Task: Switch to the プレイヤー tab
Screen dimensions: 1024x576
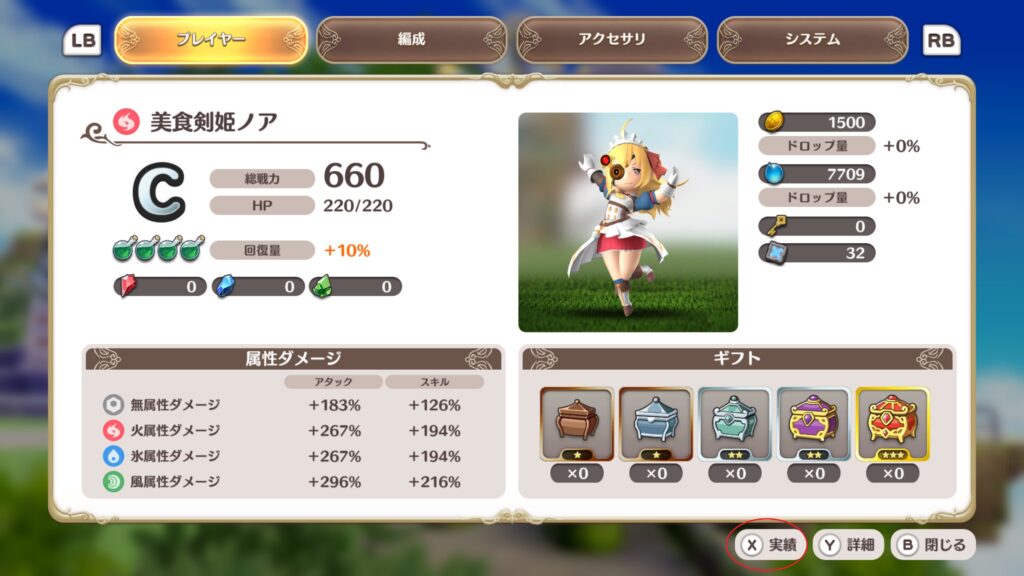Action: pos(211,41)
